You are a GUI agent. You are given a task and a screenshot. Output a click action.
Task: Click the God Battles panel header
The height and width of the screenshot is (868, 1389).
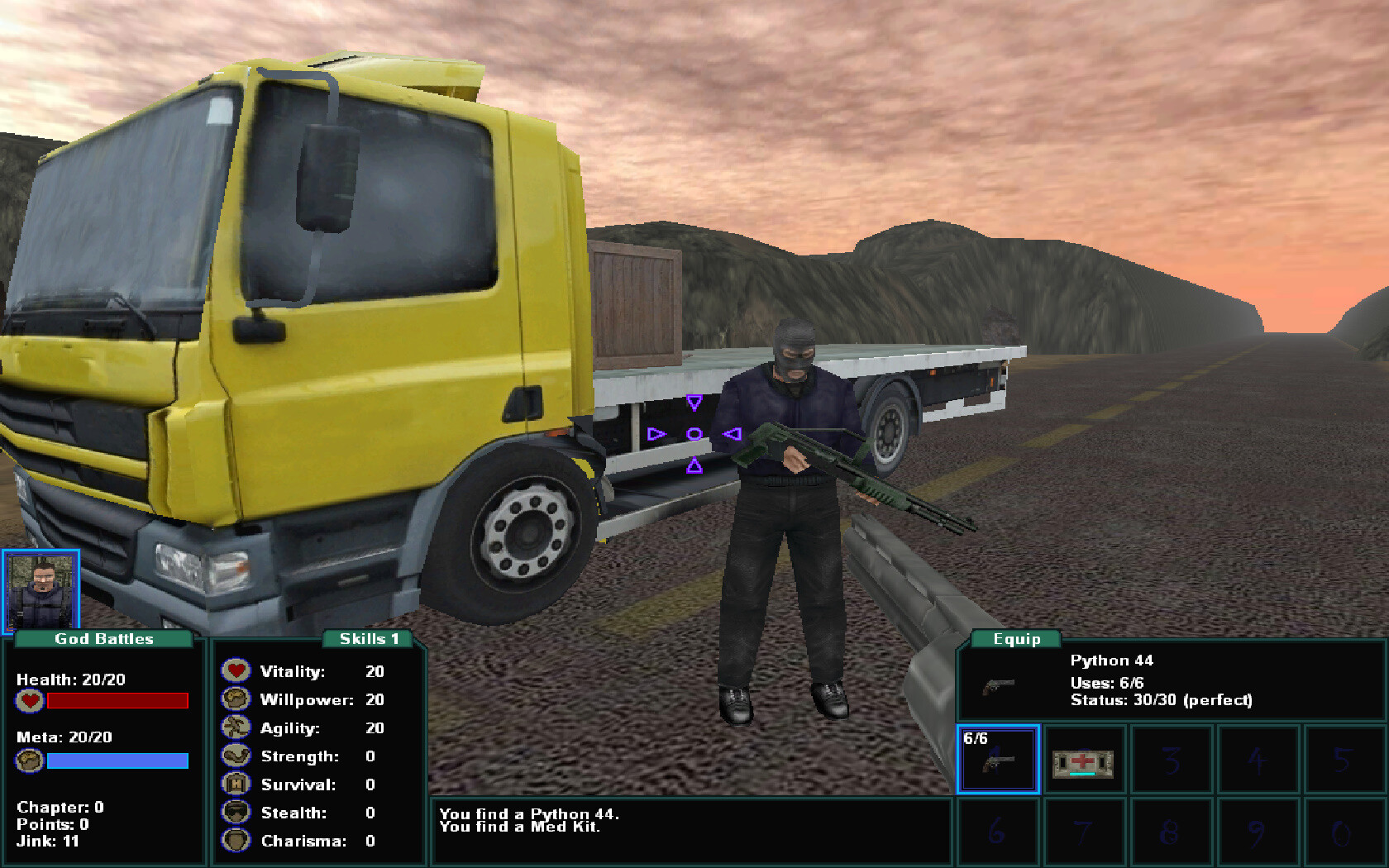point(103,638)
